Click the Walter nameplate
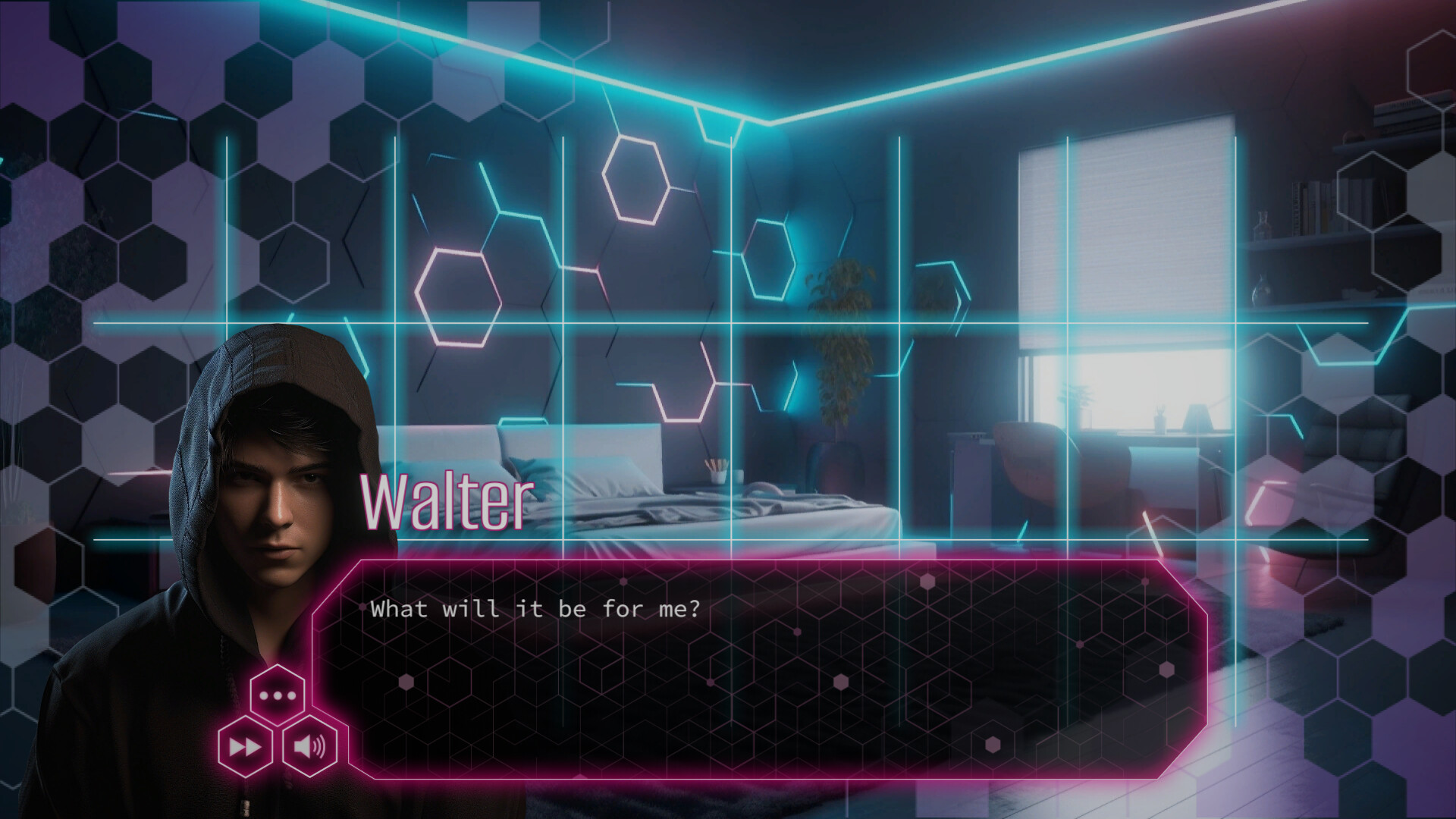1456x819 pixels. click(x=446, y=500)
